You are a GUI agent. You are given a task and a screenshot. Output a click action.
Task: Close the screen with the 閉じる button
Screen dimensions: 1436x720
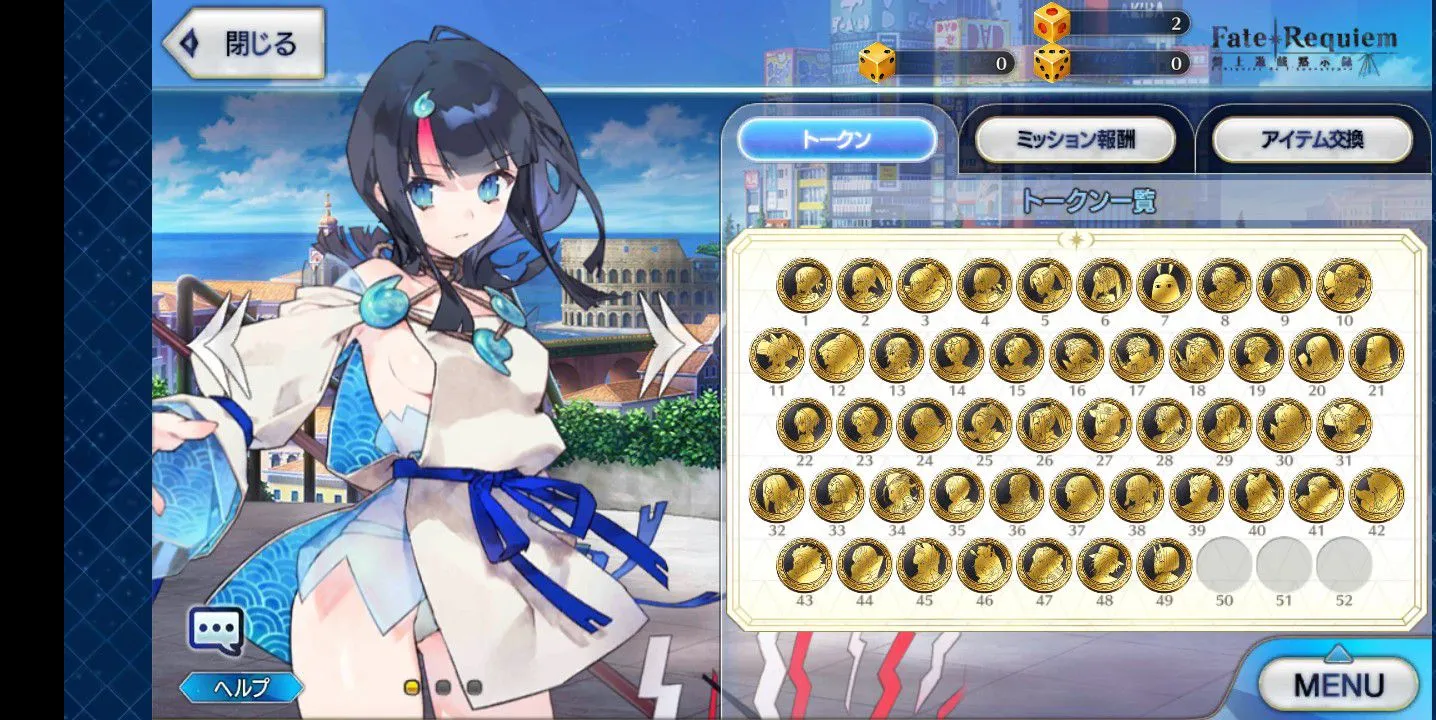(x=243, y=45)
